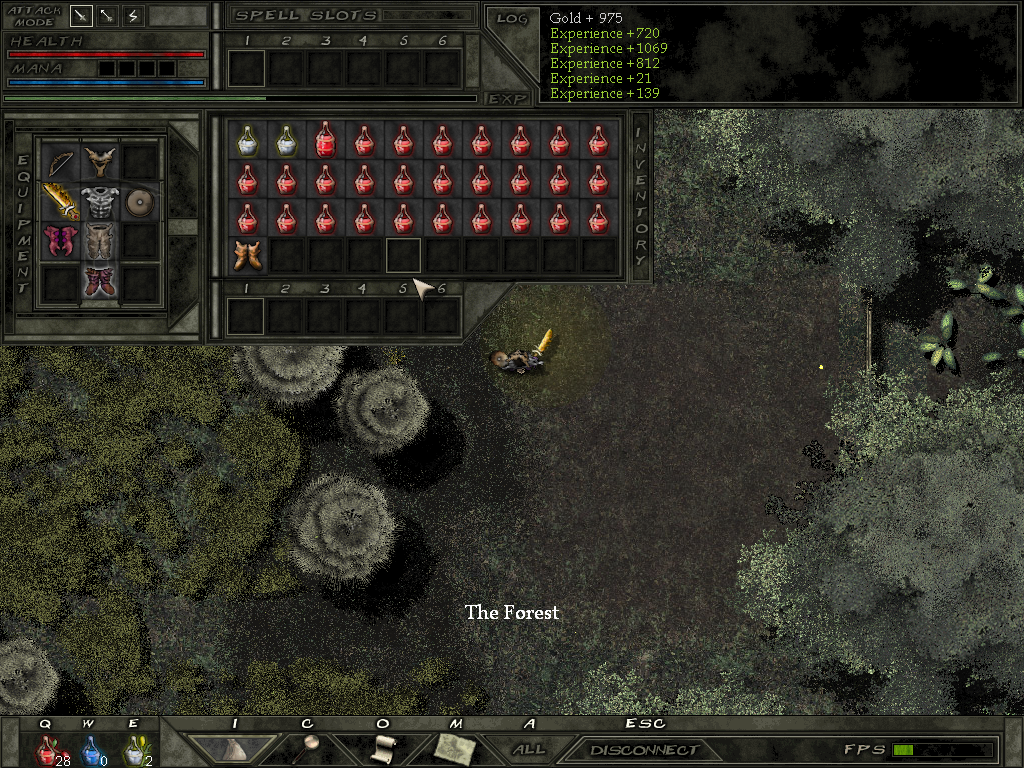The image size is (1024, 768).
Task: Use the green-yellow potion quickslot
Action: click(x=133, y=748)
